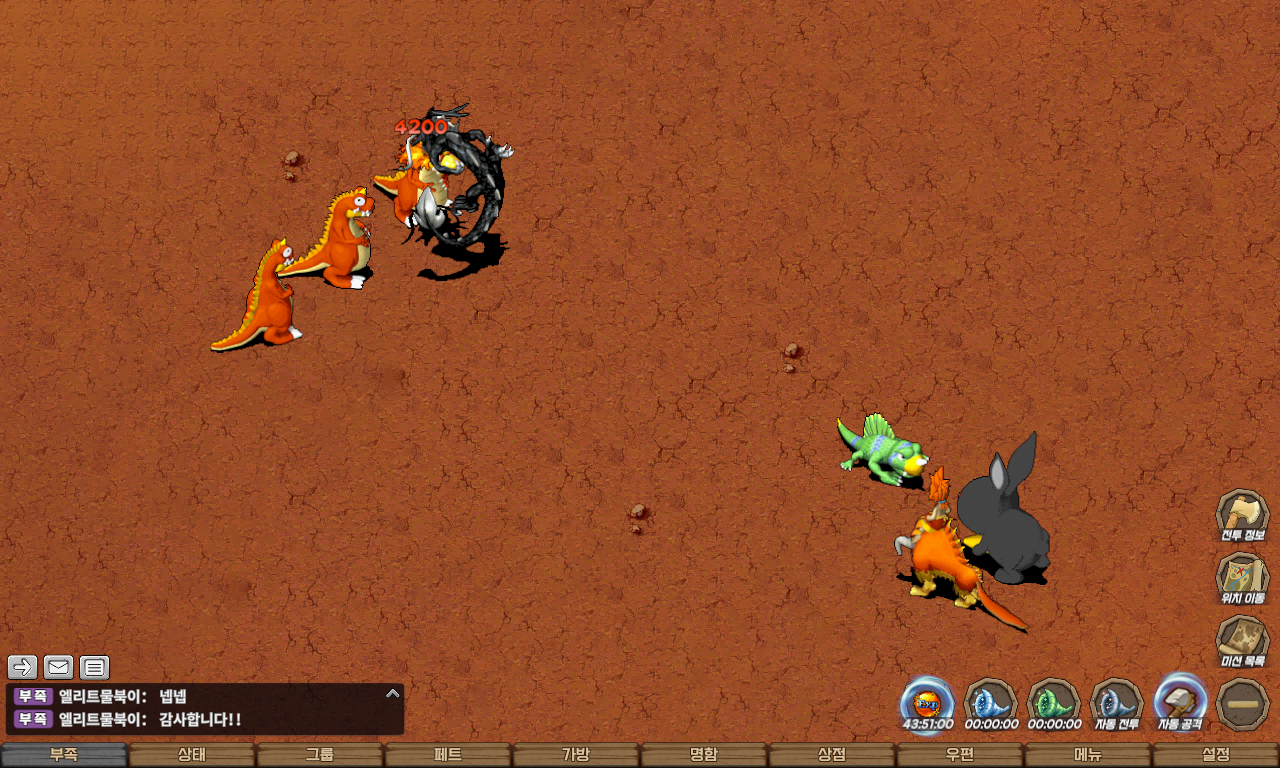The width and height of the screenshot is (1280, 768).
Task: Open the 상태 (status) panel
Action: click(192, 755)
